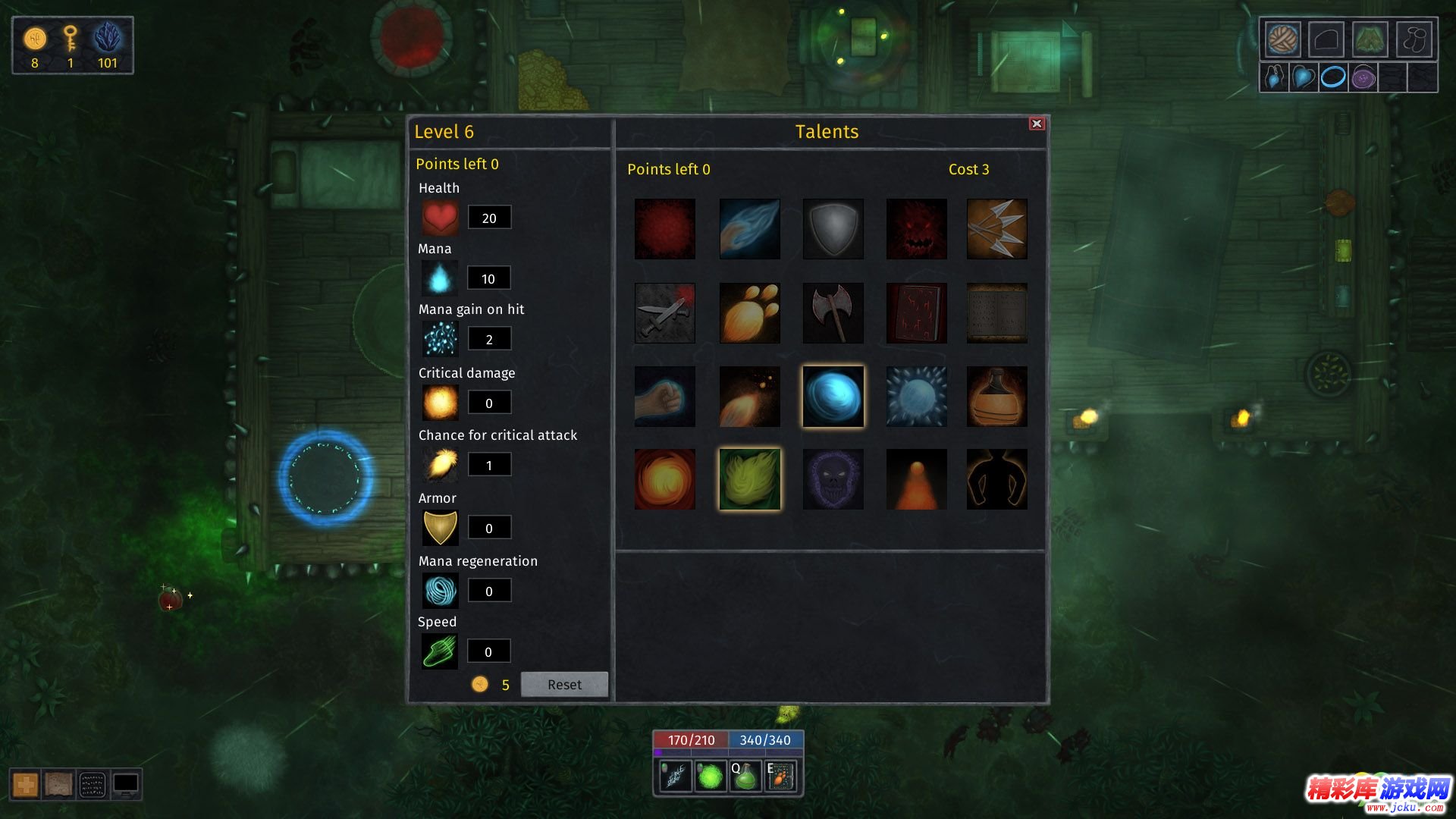Choose the grey shield talent
This screenshot has width=1456, height=819.
[833, 229]
